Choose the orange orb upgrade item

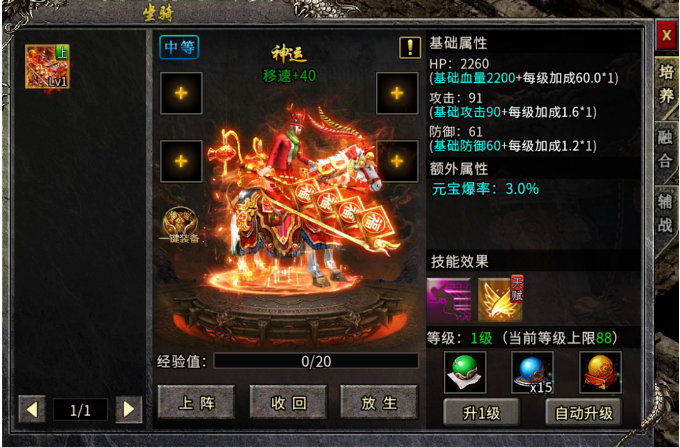600,371
